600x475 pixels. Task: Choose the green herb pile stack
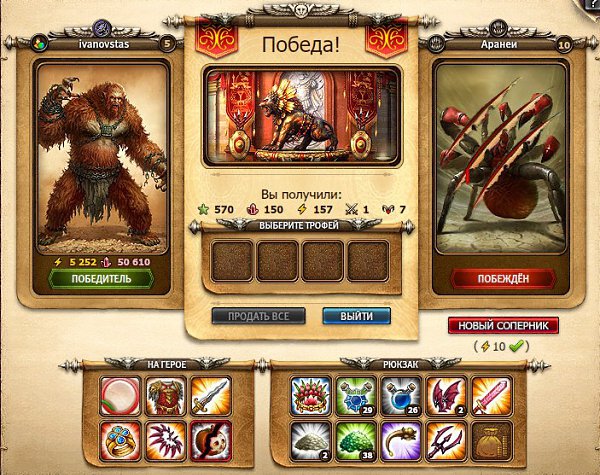point(355,439)
